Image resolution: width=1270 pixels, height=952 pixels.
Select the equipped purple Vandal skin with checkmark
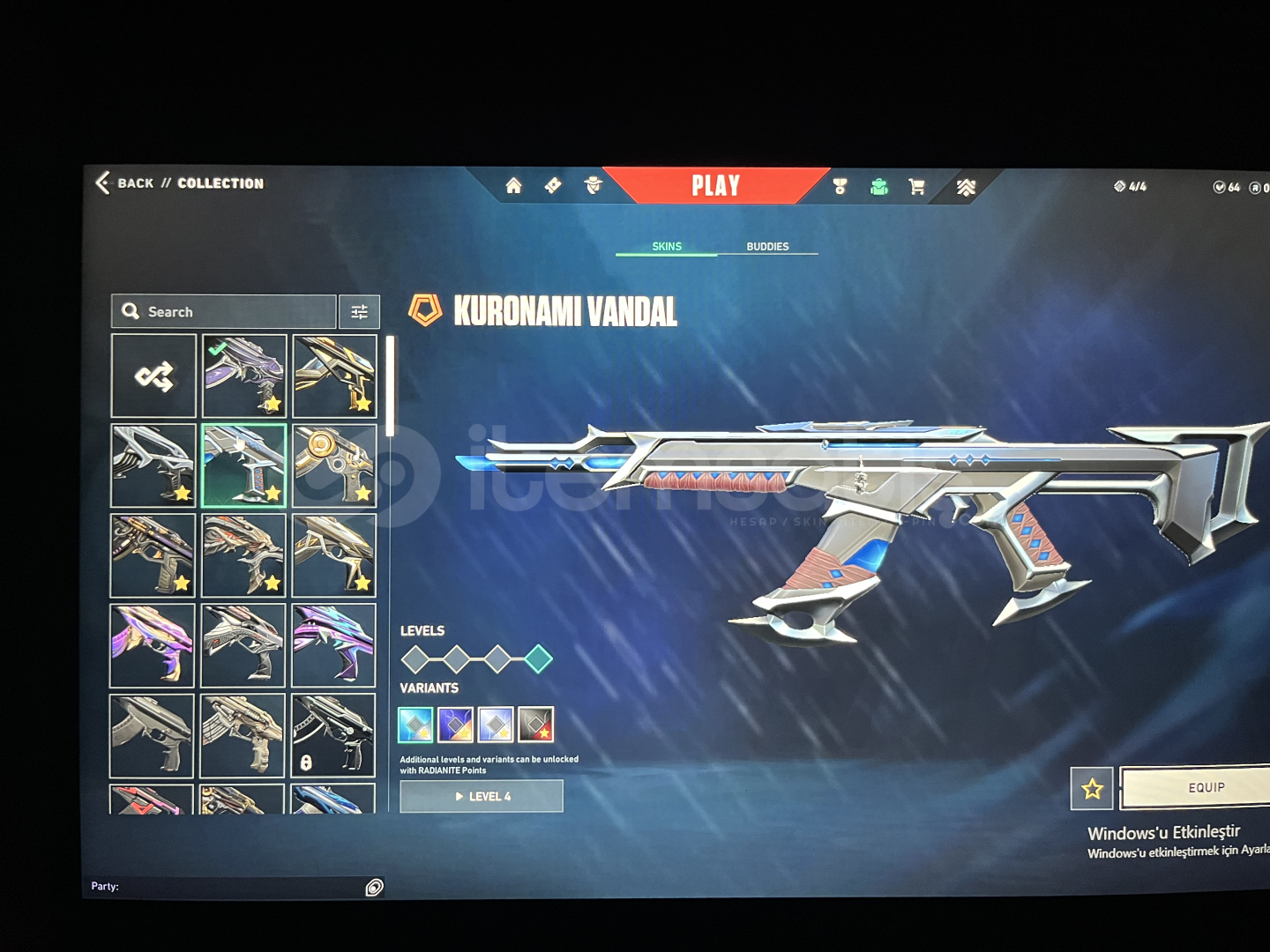click(244, 376)
